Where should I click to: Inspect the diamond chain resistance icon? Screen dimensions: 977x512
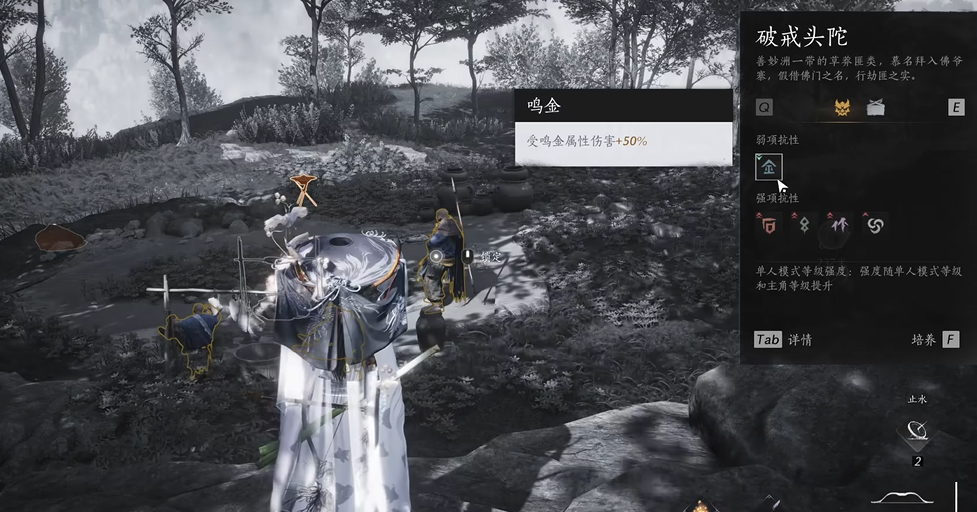(x=802, y=225)
